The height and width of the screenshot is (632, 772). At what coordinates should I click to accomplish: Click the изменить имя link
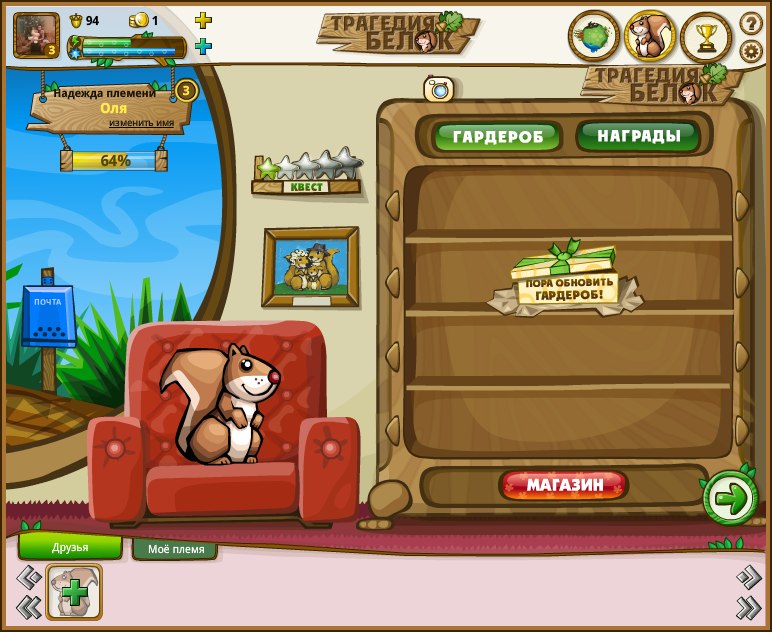click(141, 123)
